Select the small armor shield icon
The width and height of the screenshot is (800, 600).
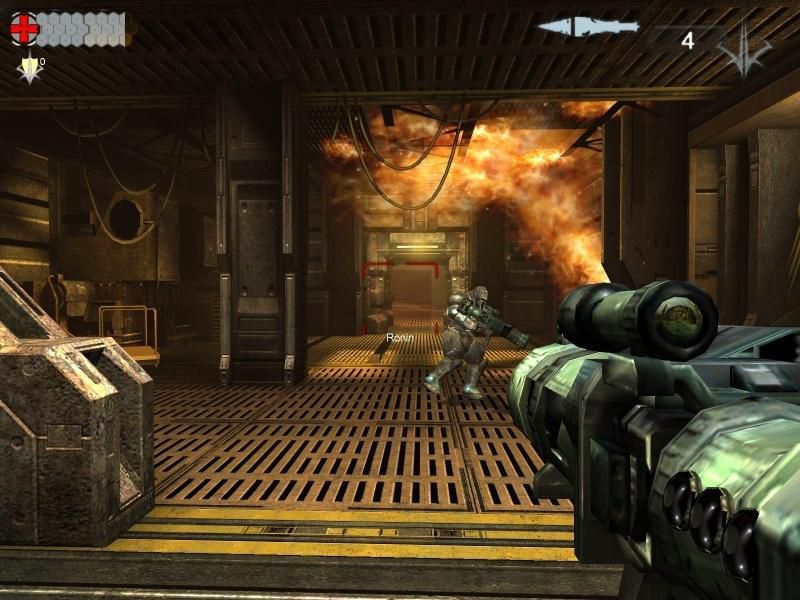coord(30,69)
